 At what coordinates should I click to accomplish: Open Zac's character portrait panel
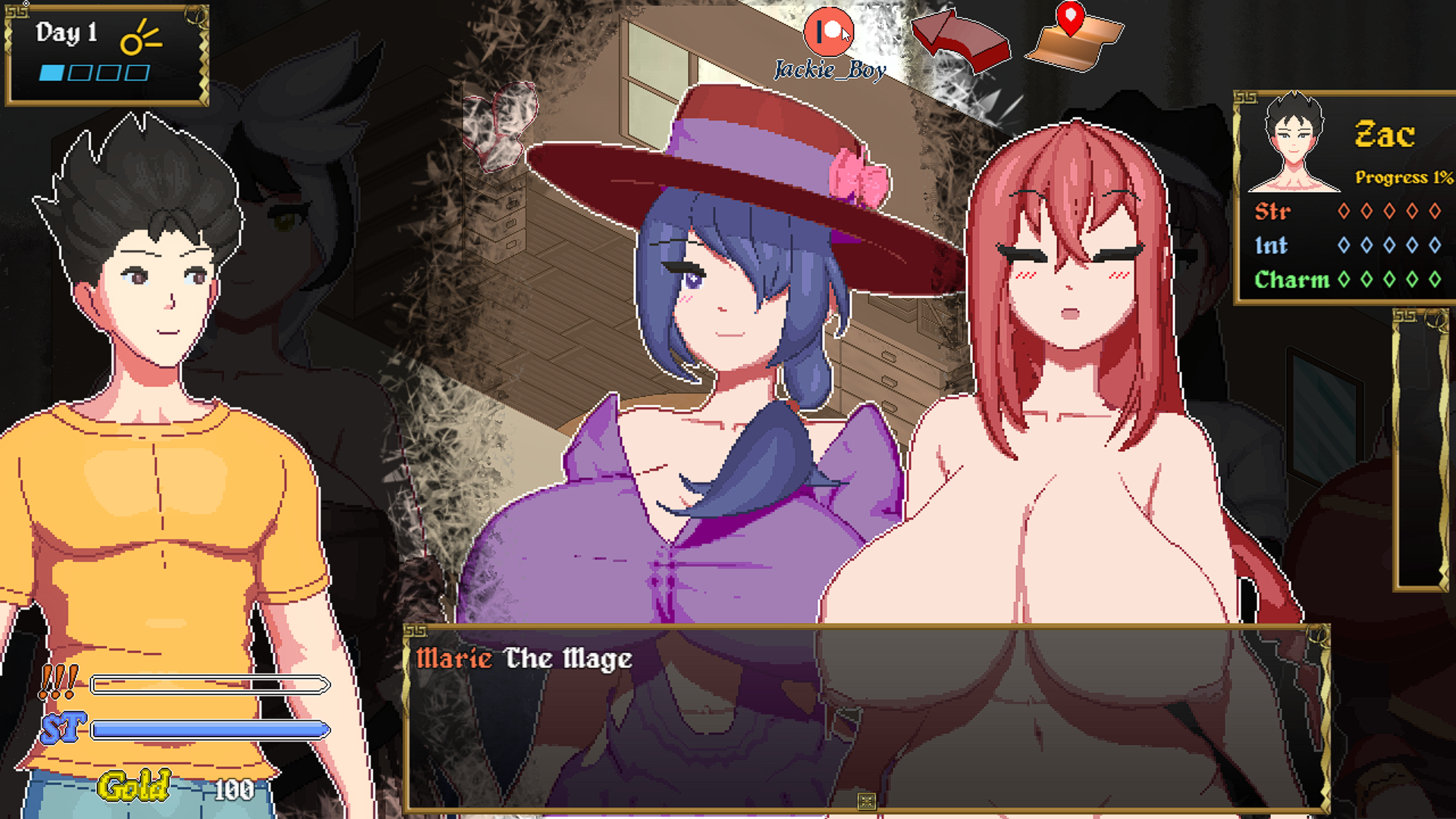click(1294, 144)
